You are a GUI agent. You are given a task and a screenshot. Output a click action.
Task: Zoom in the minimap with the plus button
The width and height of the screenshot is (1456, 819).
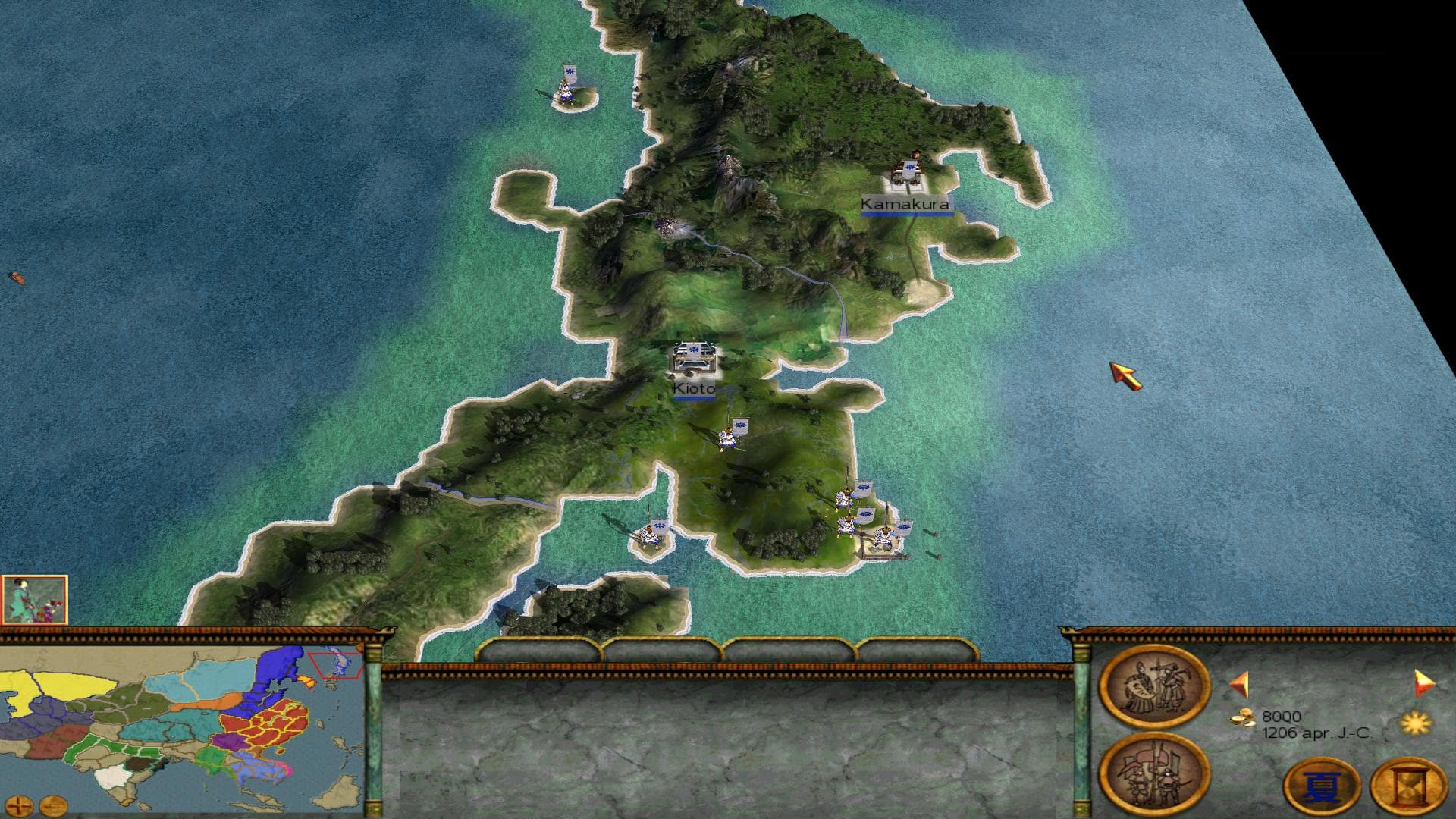coord(22,804)
